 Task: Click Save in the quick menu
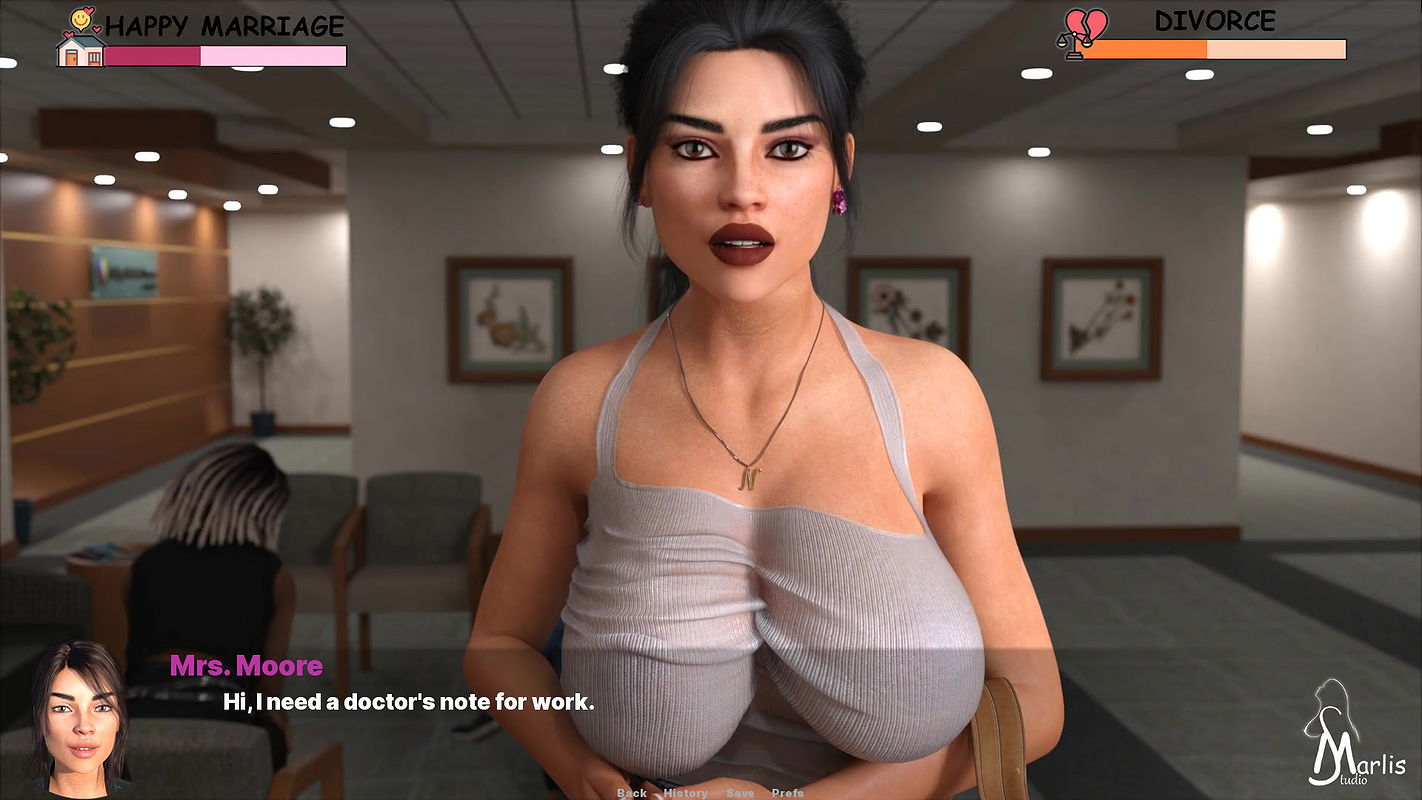click(740, 792)
